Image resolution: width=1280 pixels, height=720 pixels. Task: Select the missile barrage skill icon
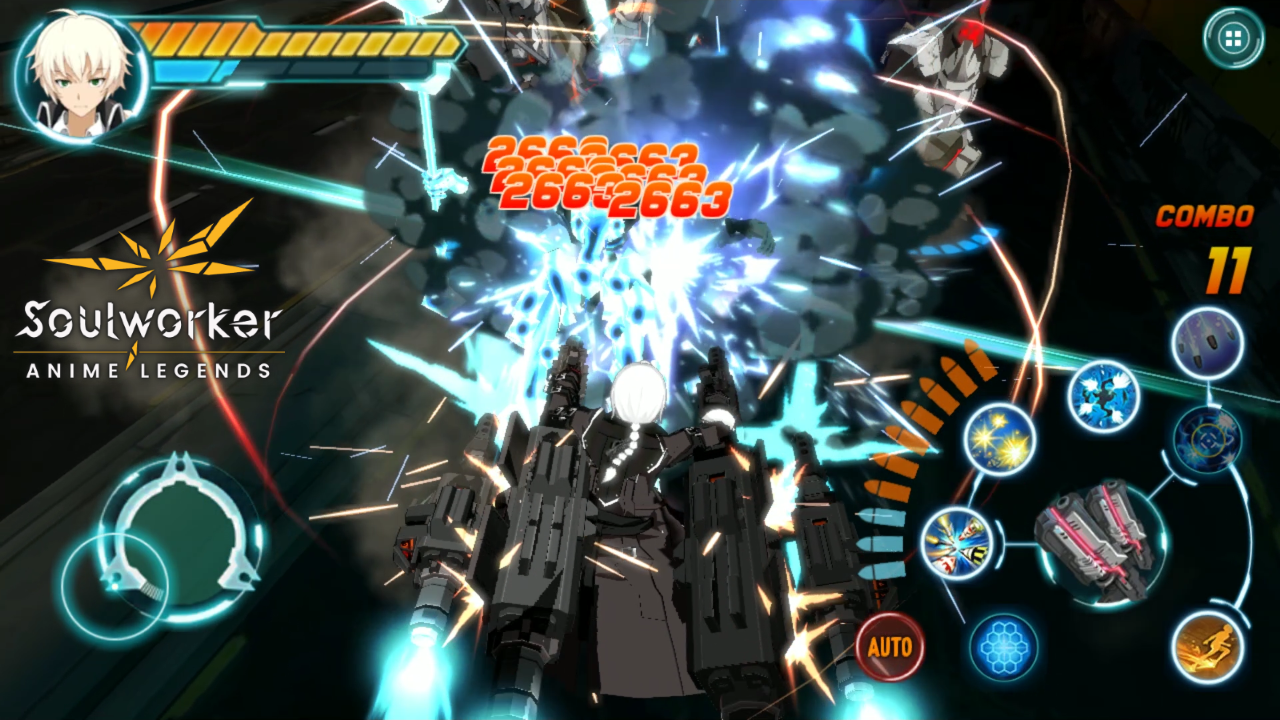click(x=1204, y=341)
